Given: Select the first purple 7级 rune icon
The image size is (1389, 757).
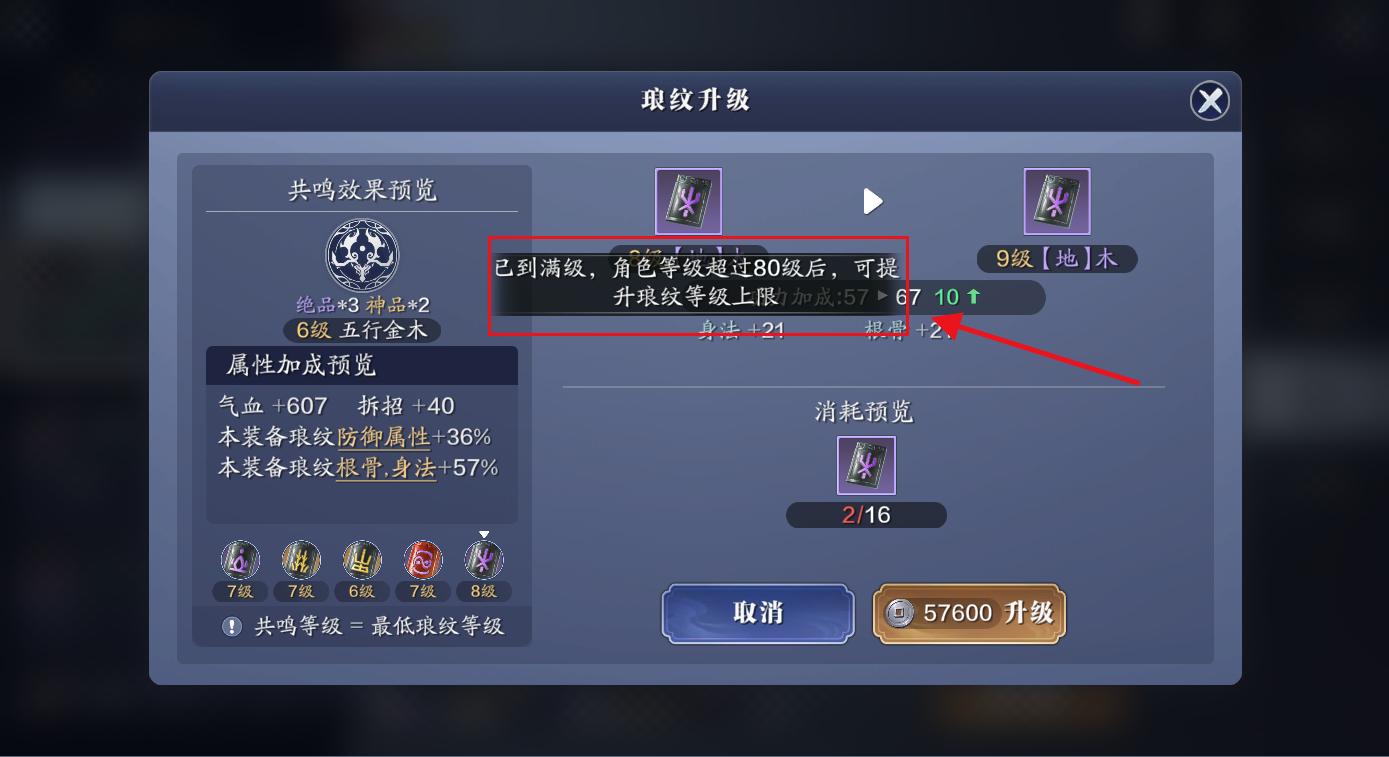Looking at the screenshot, I should click(239, 560).
